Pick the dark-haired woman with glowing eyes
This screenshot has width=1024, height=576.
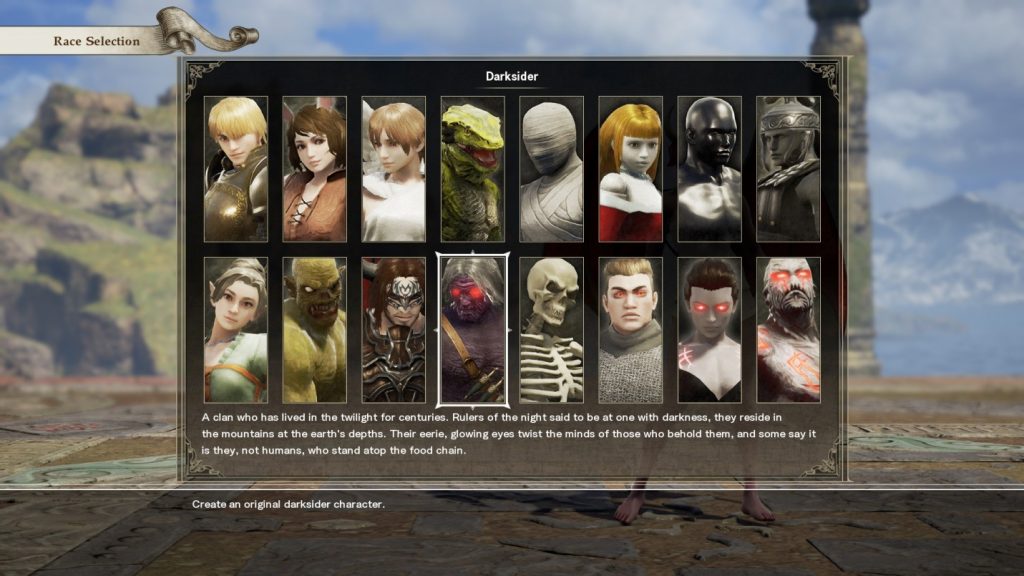coord(709,329)
